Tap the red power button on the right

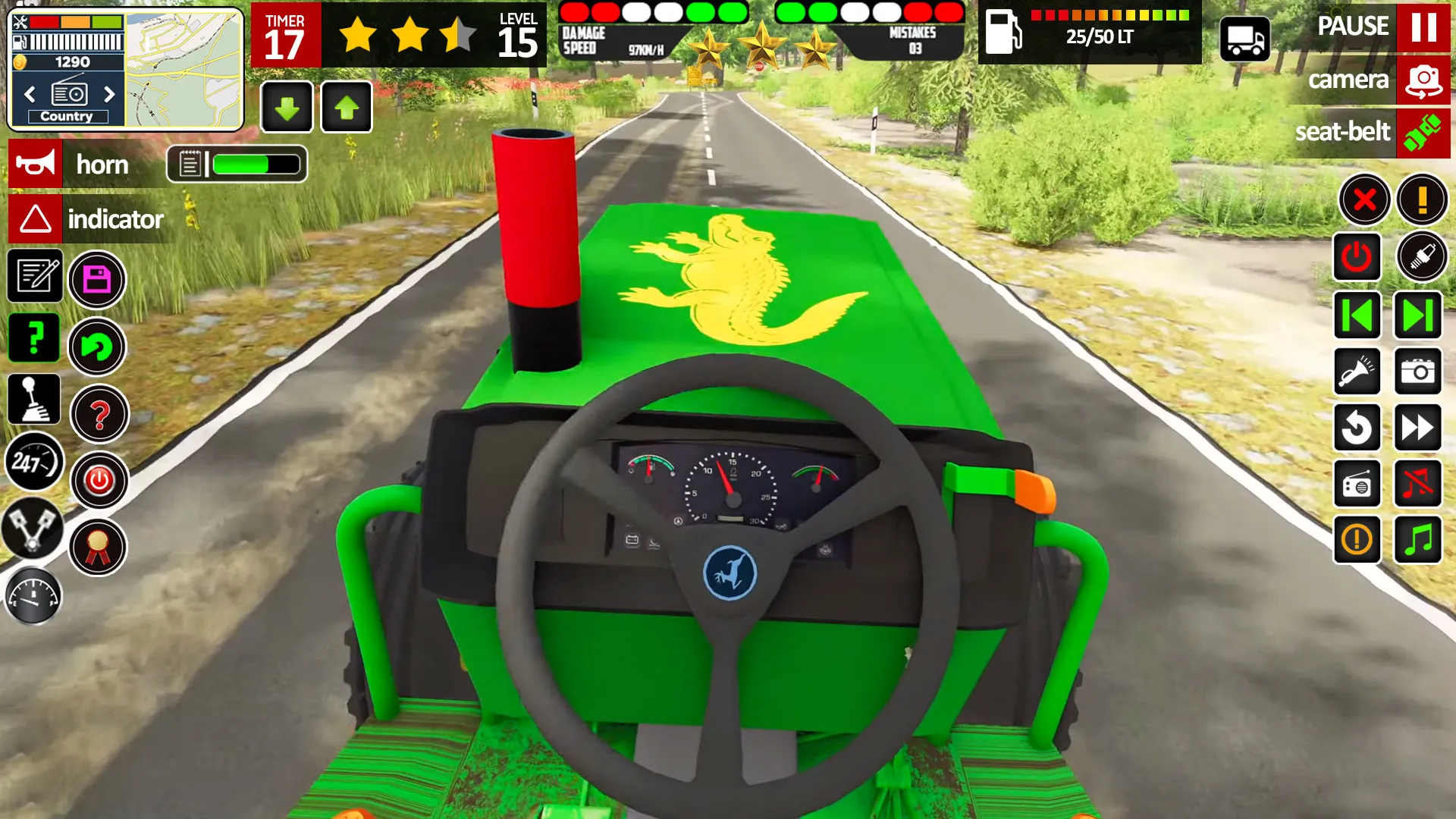[x=1357, y=258]
